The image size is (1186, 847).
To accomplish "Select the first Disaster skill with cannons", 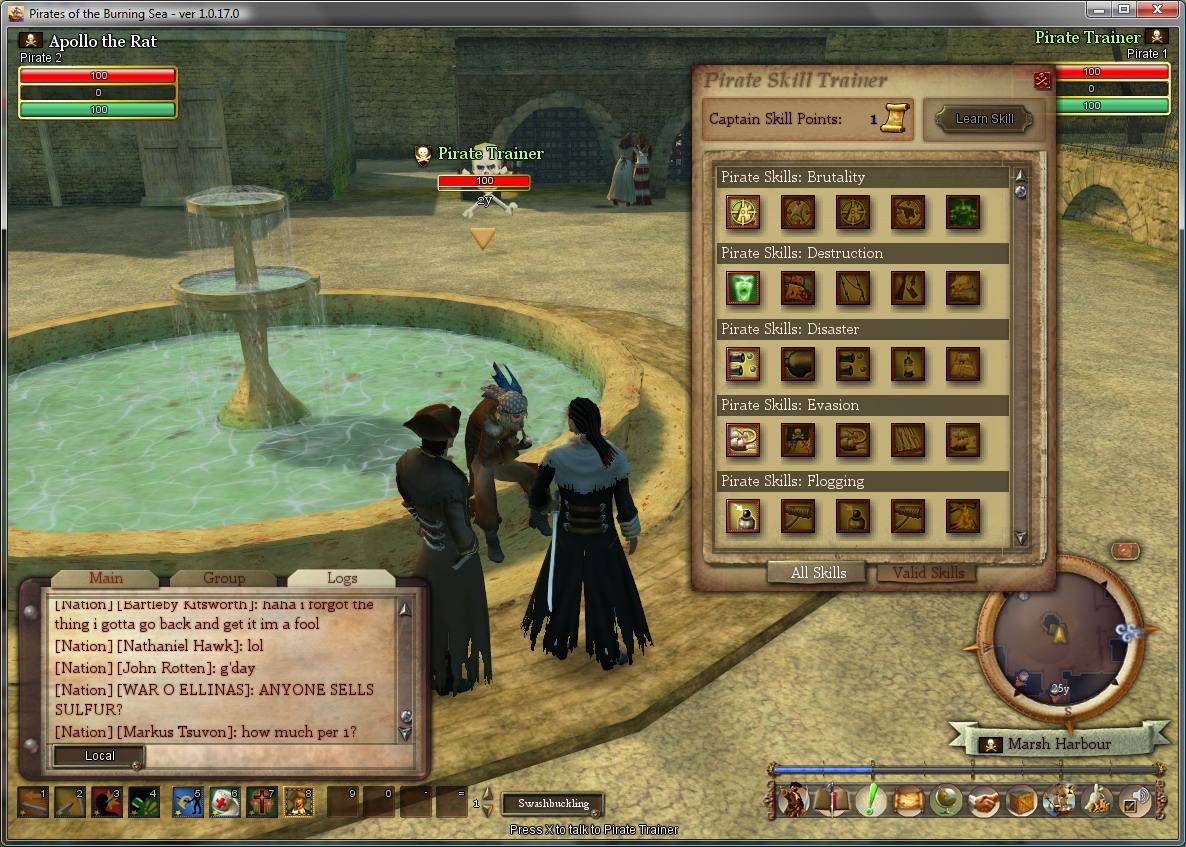I will click(x=743, y=364).
